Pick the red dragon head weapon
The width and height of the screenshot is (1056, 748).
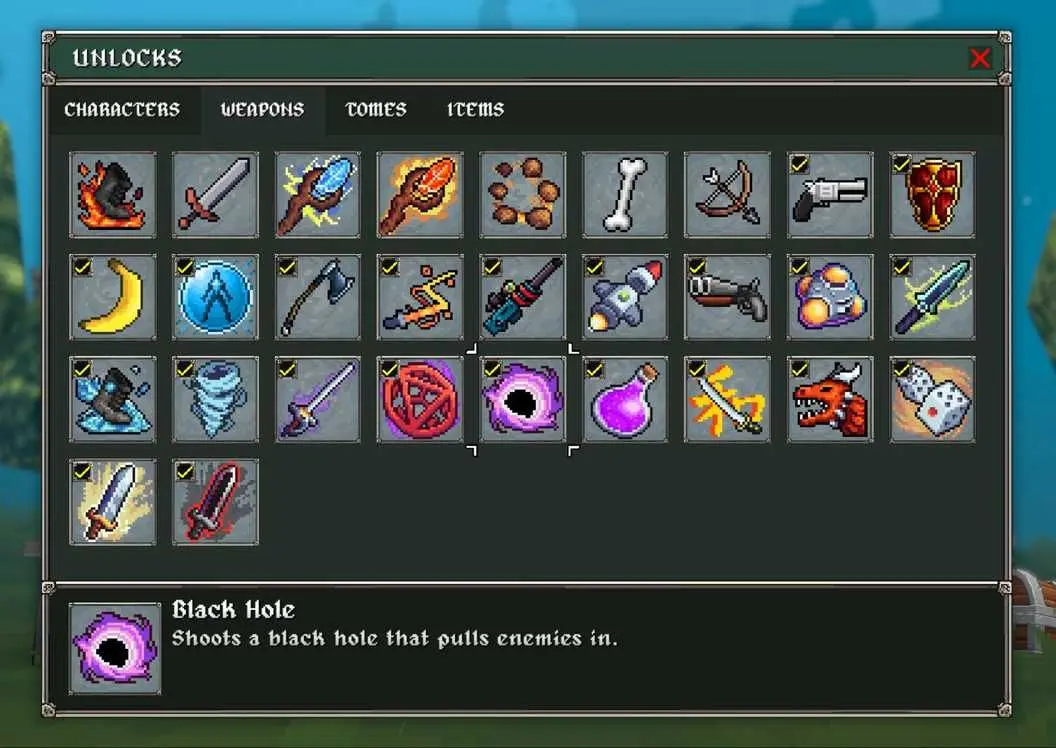pos(830,399)
